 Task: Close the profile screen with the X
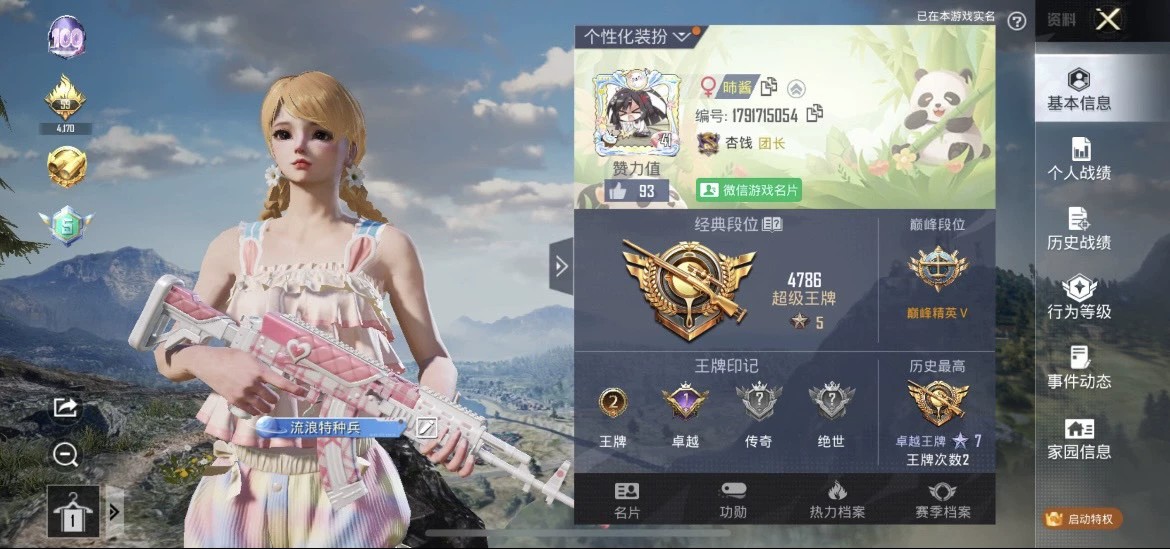click(x=1107, y=19)
